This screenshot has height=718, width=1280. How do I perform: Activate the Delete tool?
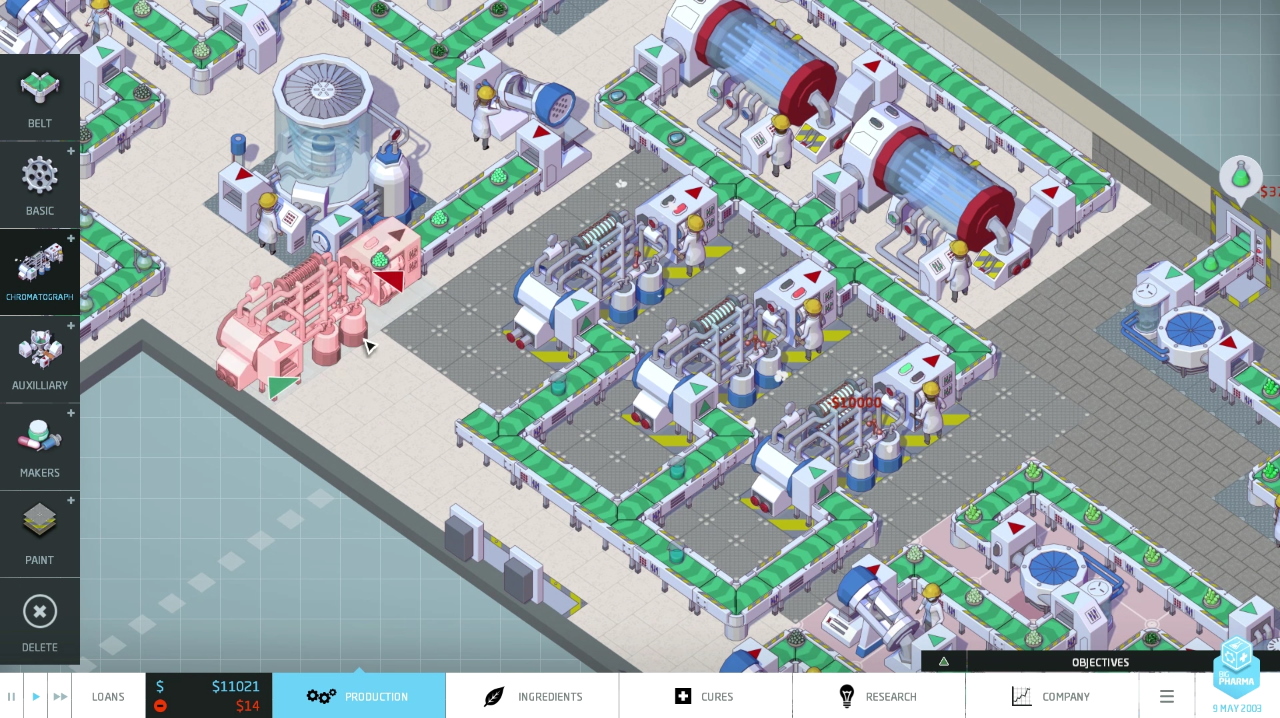(x=40, y=621)
